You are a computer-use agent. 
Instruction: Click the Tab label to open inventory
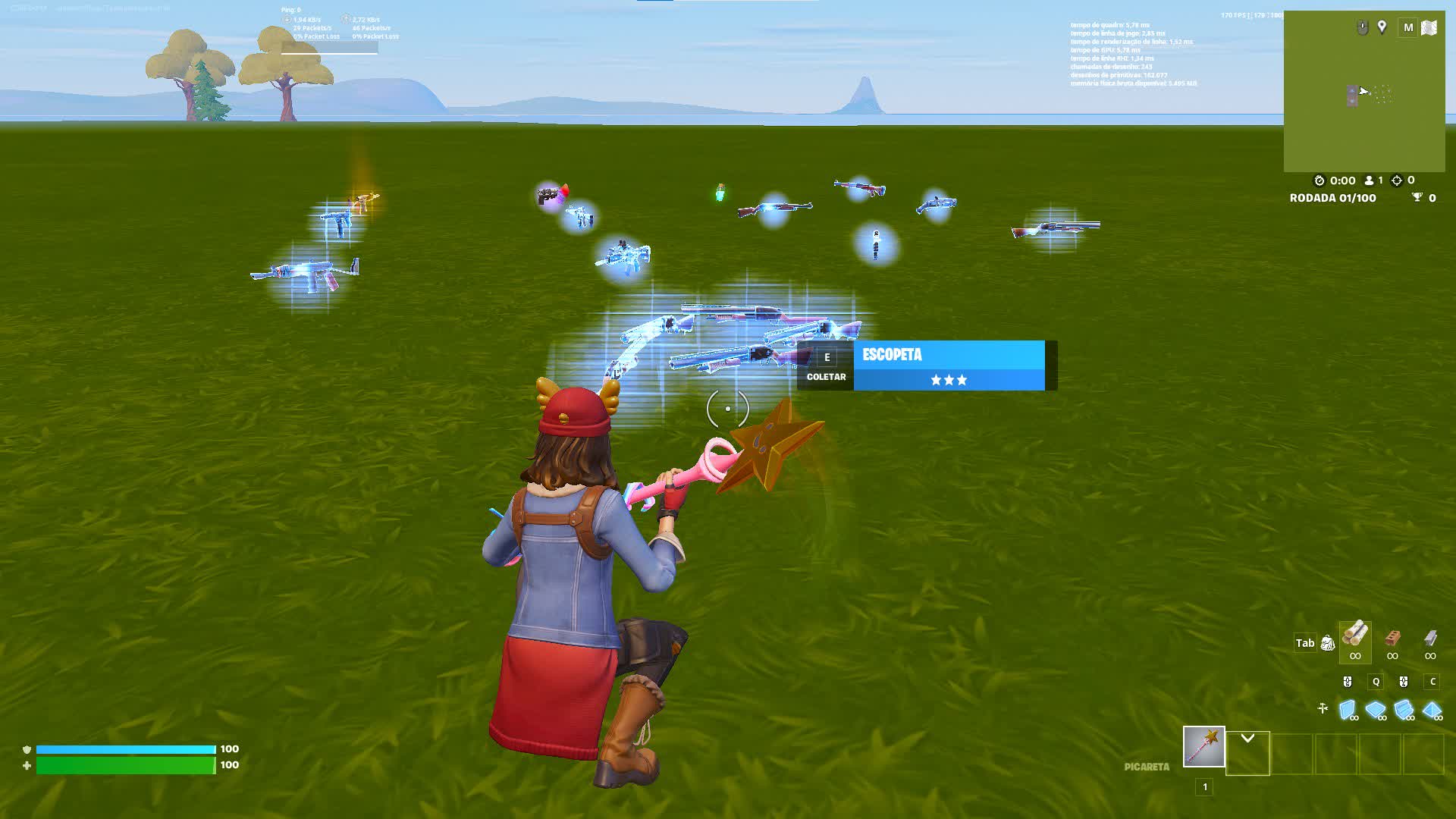[1306, 643]
